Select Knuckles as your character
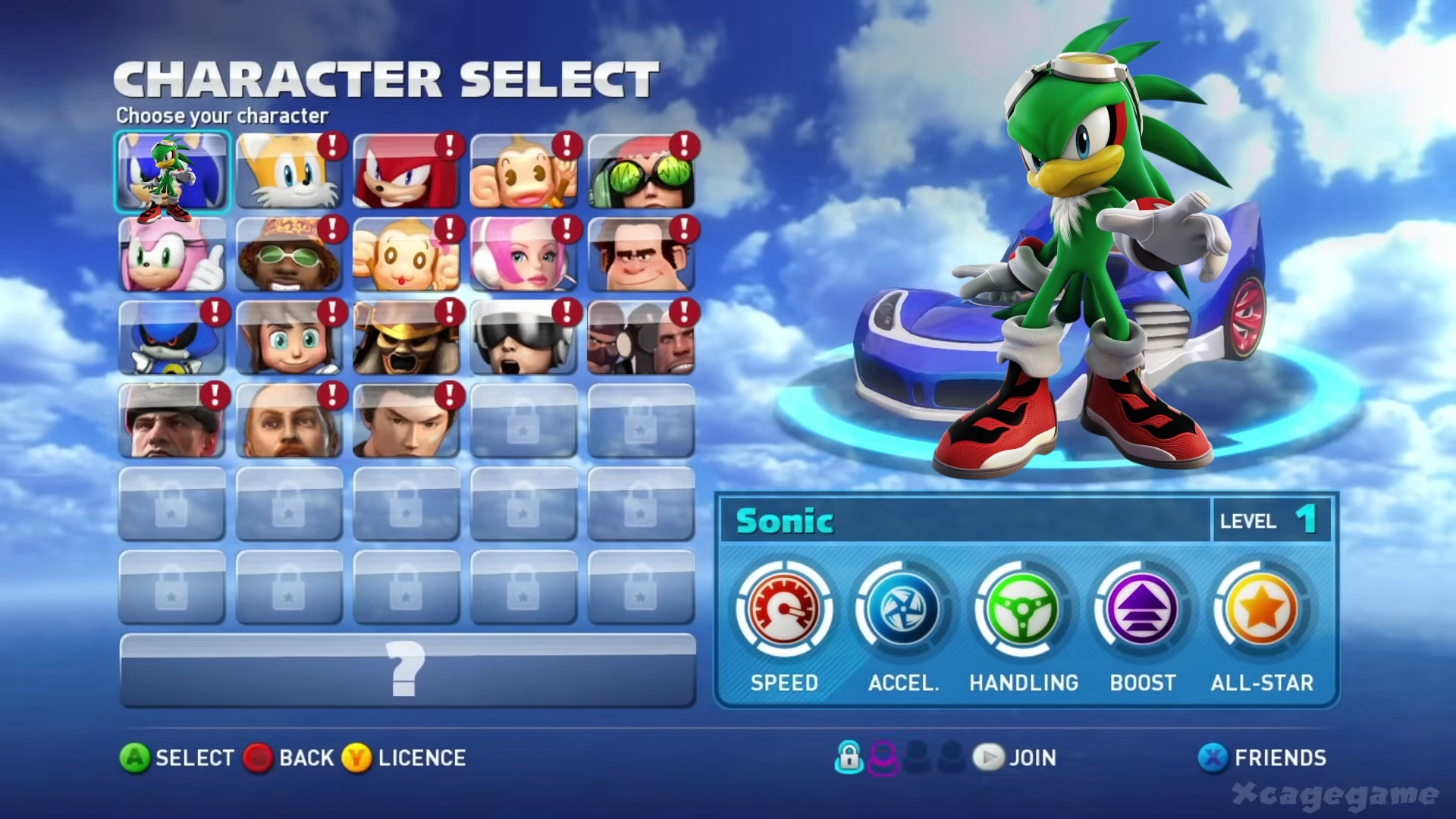1456x819 pixels. [406, 171]
